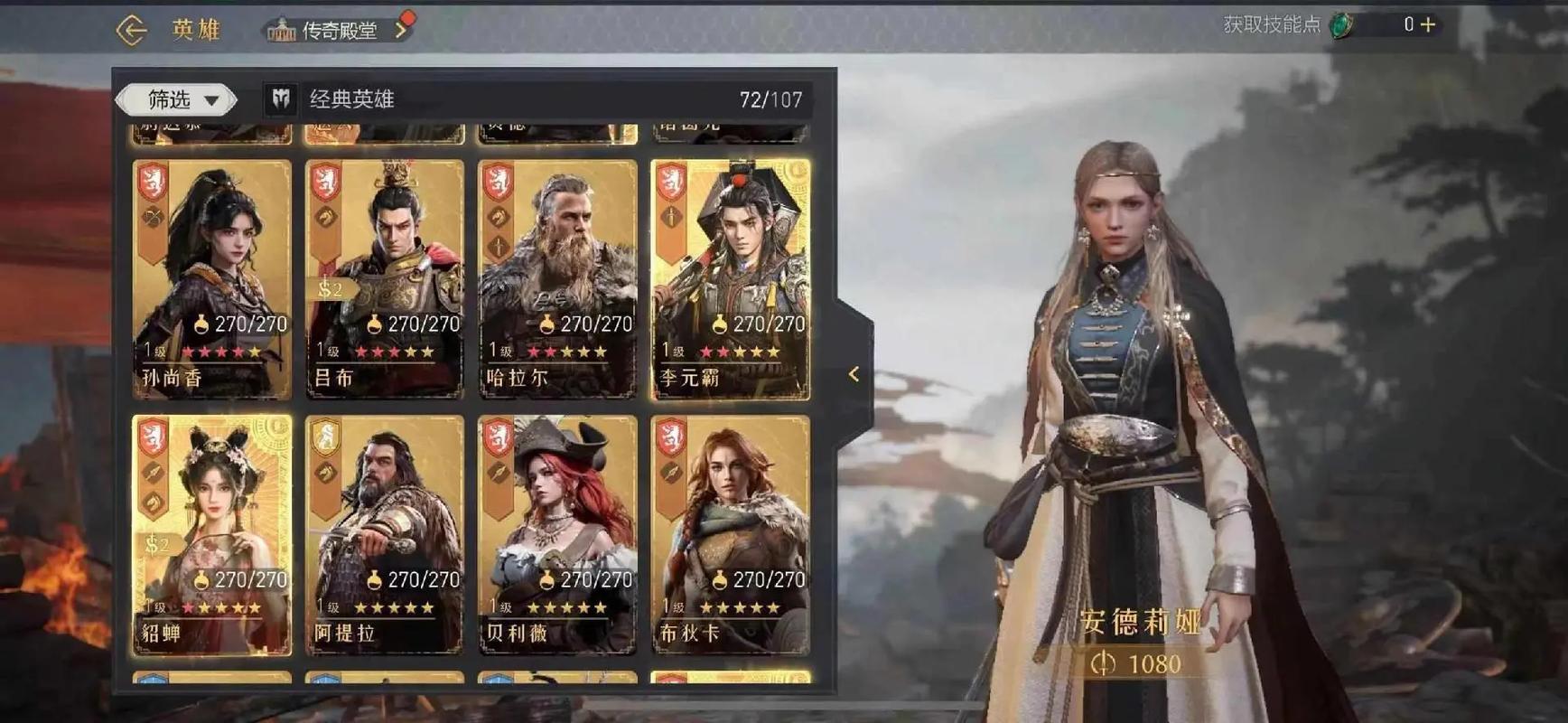
Task: Select the 布狄卡 hero card
Action: pos(730,534)
